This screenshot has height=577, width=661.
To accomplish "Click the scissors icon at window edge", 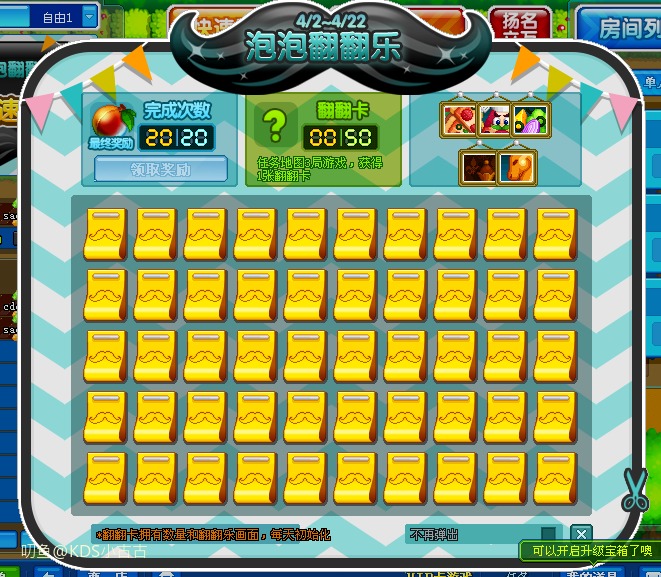I will click(634, 489).
